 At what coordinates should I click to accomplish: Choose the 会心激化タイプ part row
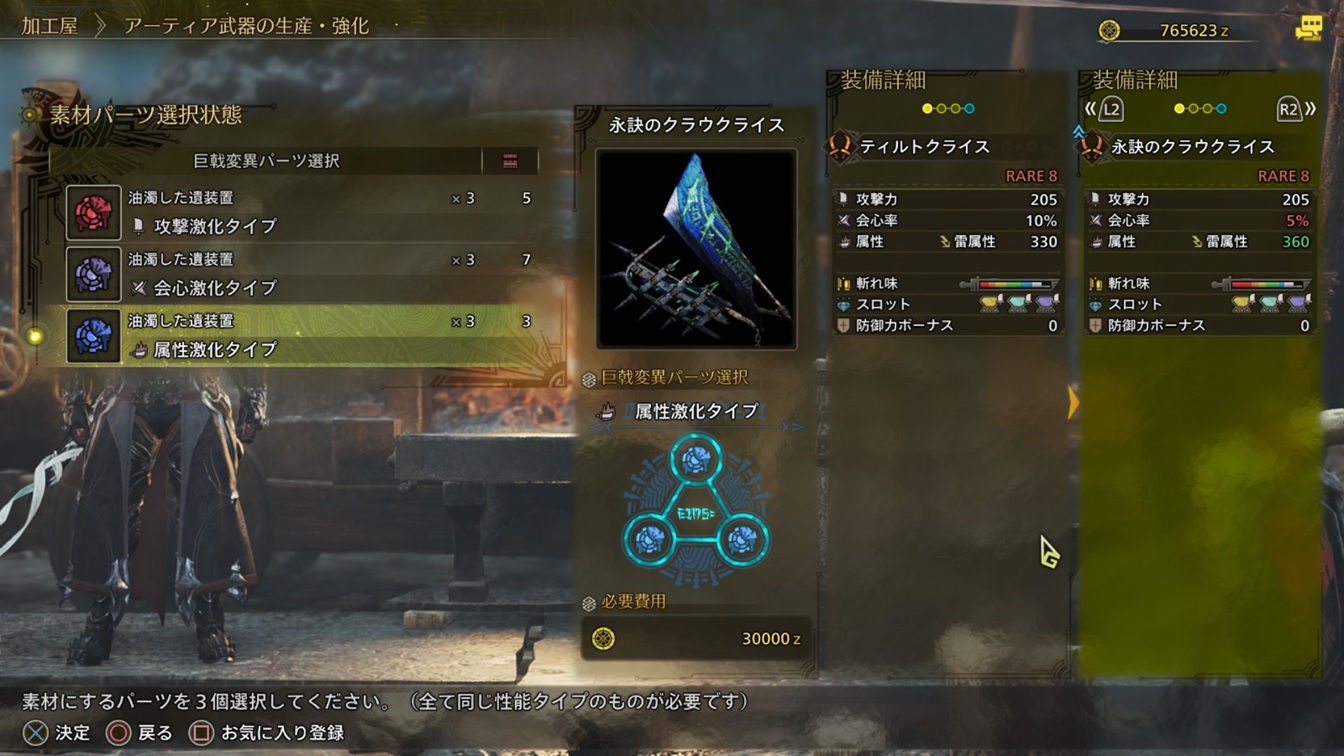(x=300, y=274)
